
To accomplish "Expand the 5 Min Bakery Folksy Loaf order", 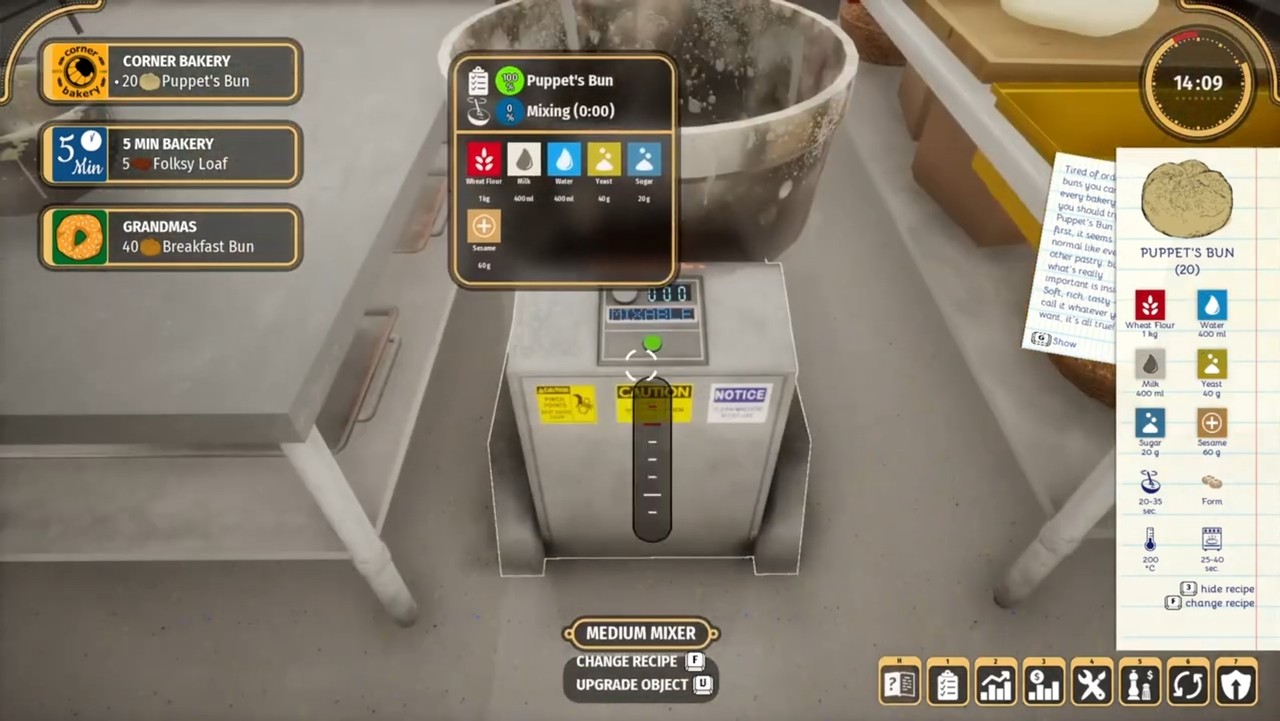I will [x=170, y=154].
